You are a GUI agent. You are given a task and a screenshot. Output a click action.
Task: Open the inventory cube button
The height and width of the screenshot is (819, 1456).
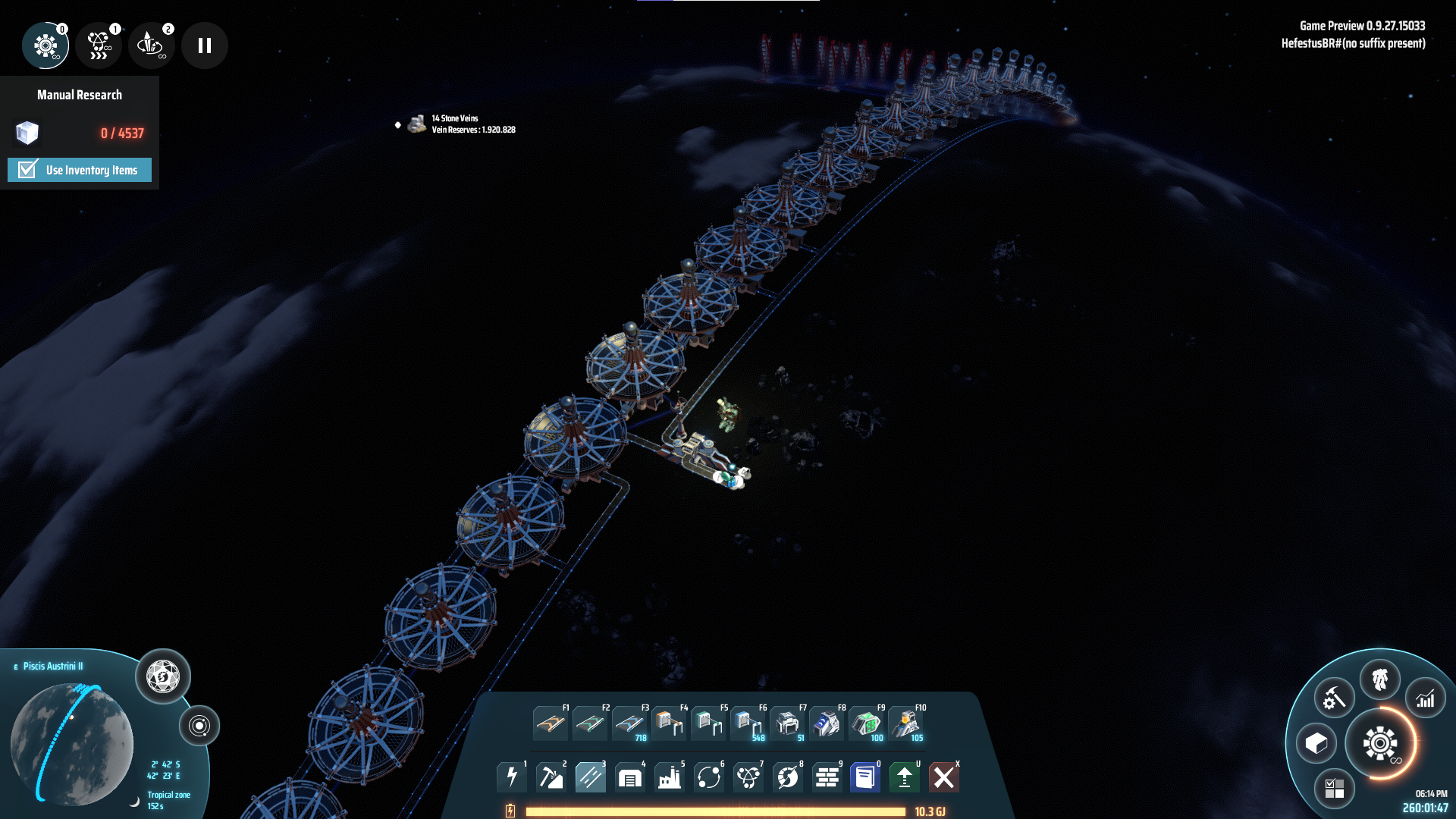pos(1316,743)
